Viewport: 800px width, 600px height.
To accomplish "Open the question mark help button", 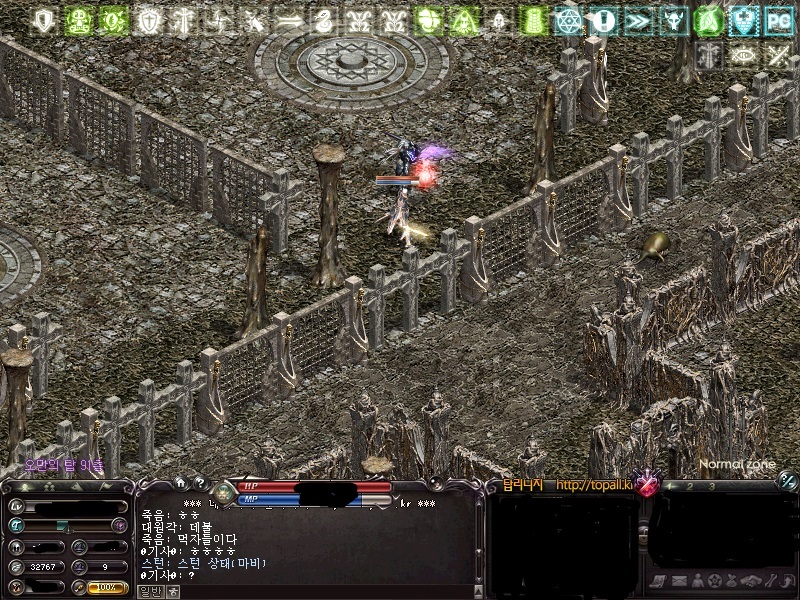I will [200, 483].
